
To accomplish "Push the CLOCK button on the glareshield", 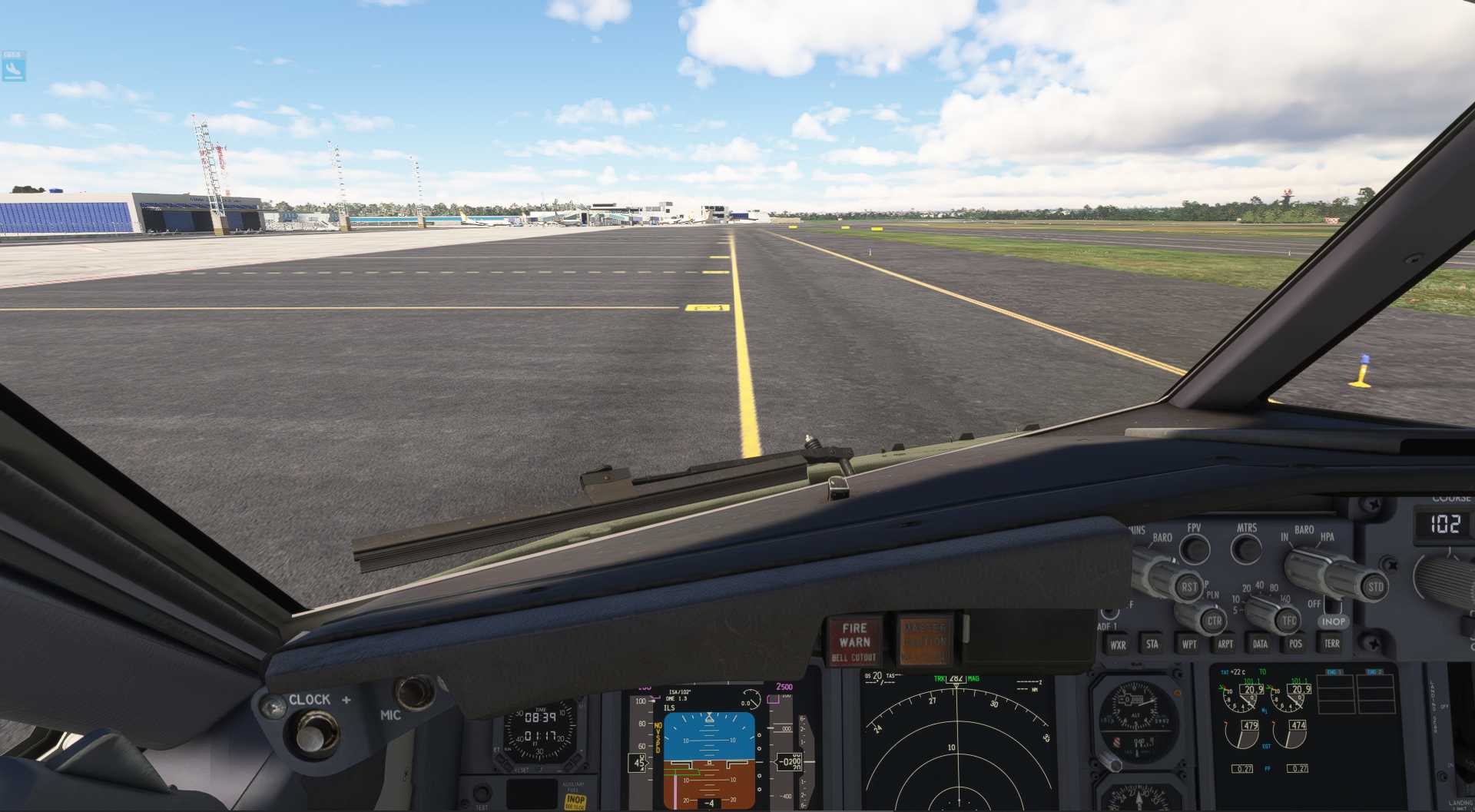I will (311, 734).
